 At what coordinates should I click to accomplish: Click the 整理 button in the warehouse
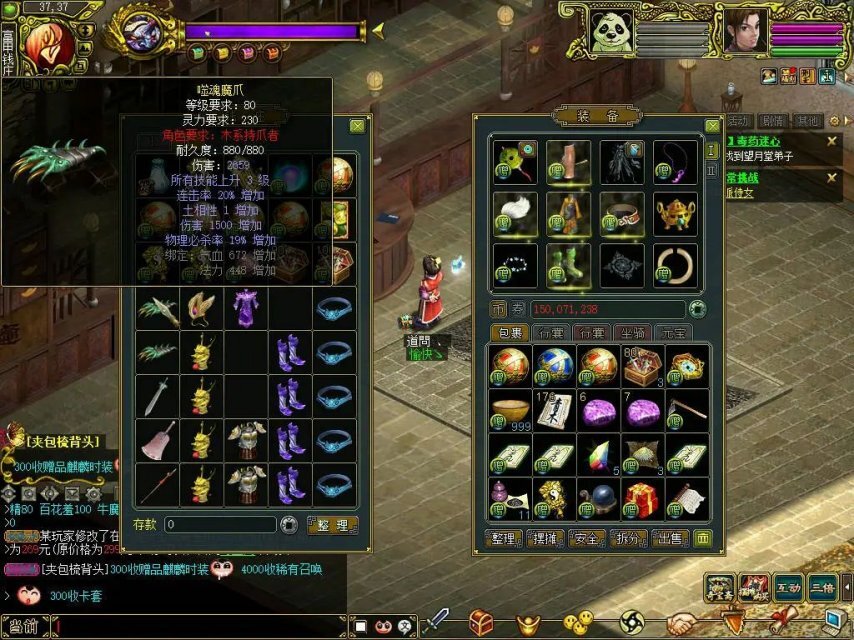tap(331, 524)
